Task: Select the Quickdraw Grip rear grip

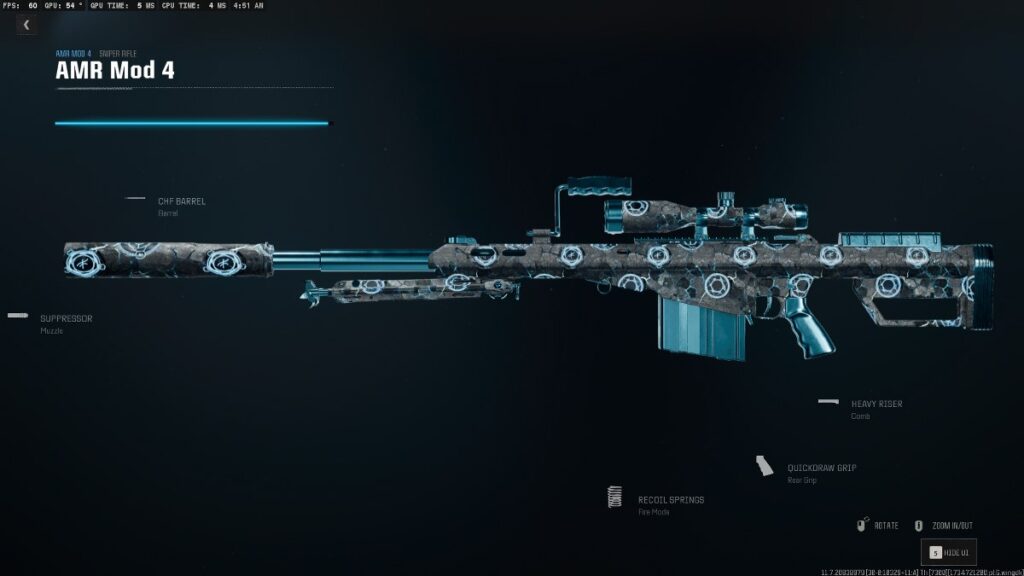Action: 820,468
